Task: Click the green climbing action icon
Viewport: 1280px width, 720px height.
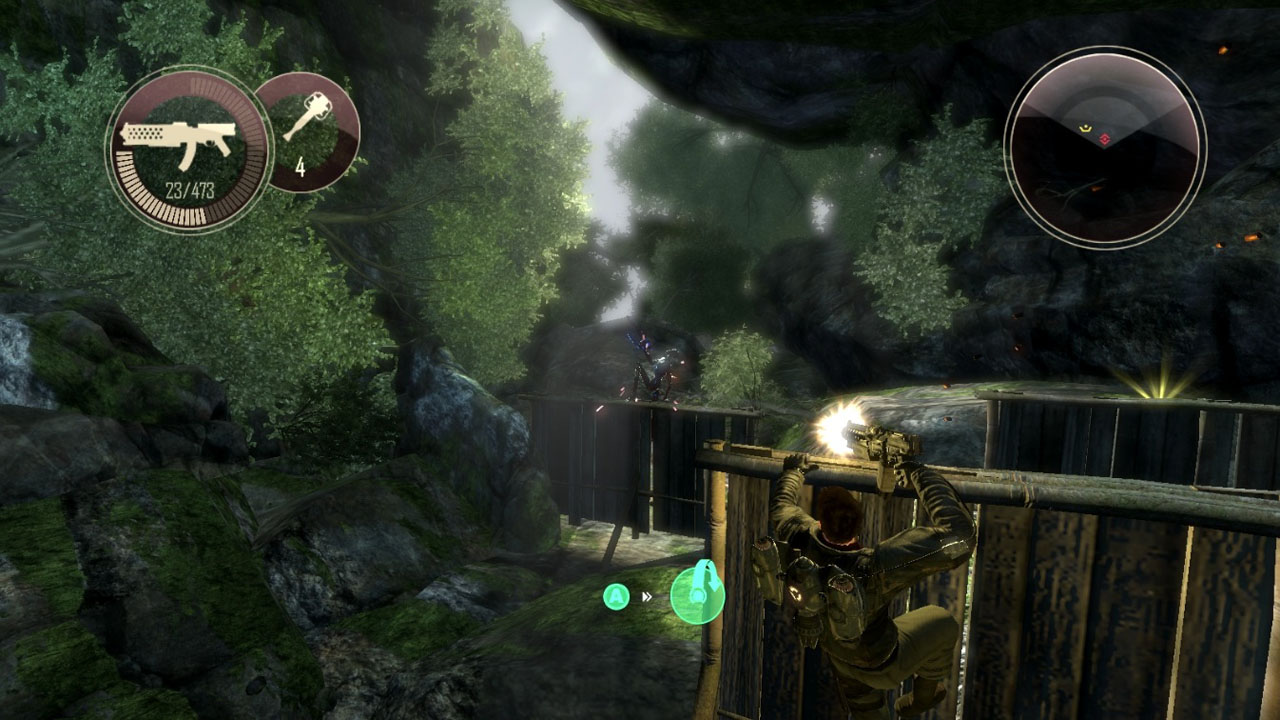Action: click(x=697, y=594)
